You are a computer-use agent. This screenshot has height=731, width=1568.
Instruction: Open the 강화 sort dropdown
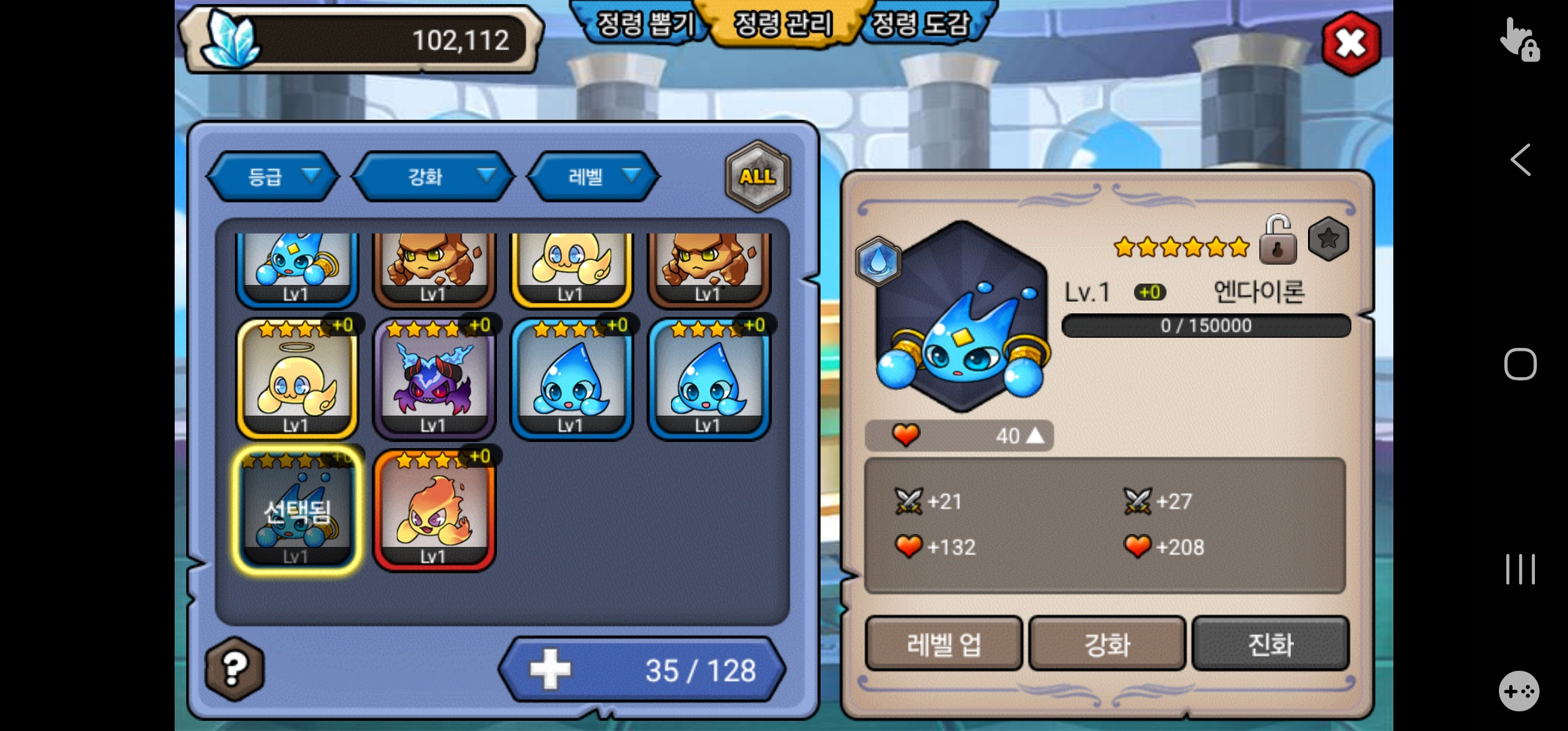pos(433,177)
